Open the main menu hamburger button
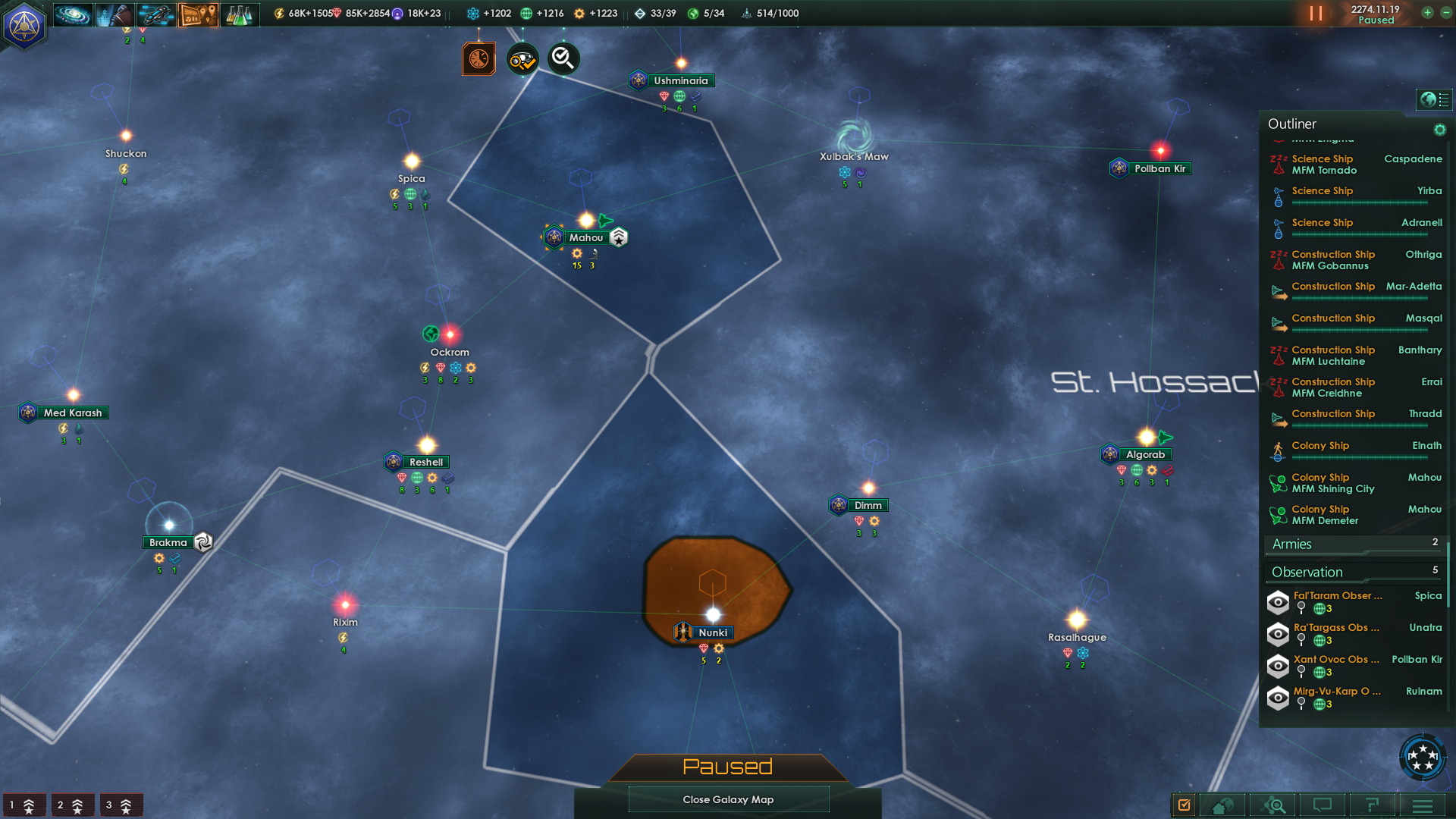Image resolution: width=1456 pixels, height=819 pixels. pyautogui.click(x=1422, y=805)
